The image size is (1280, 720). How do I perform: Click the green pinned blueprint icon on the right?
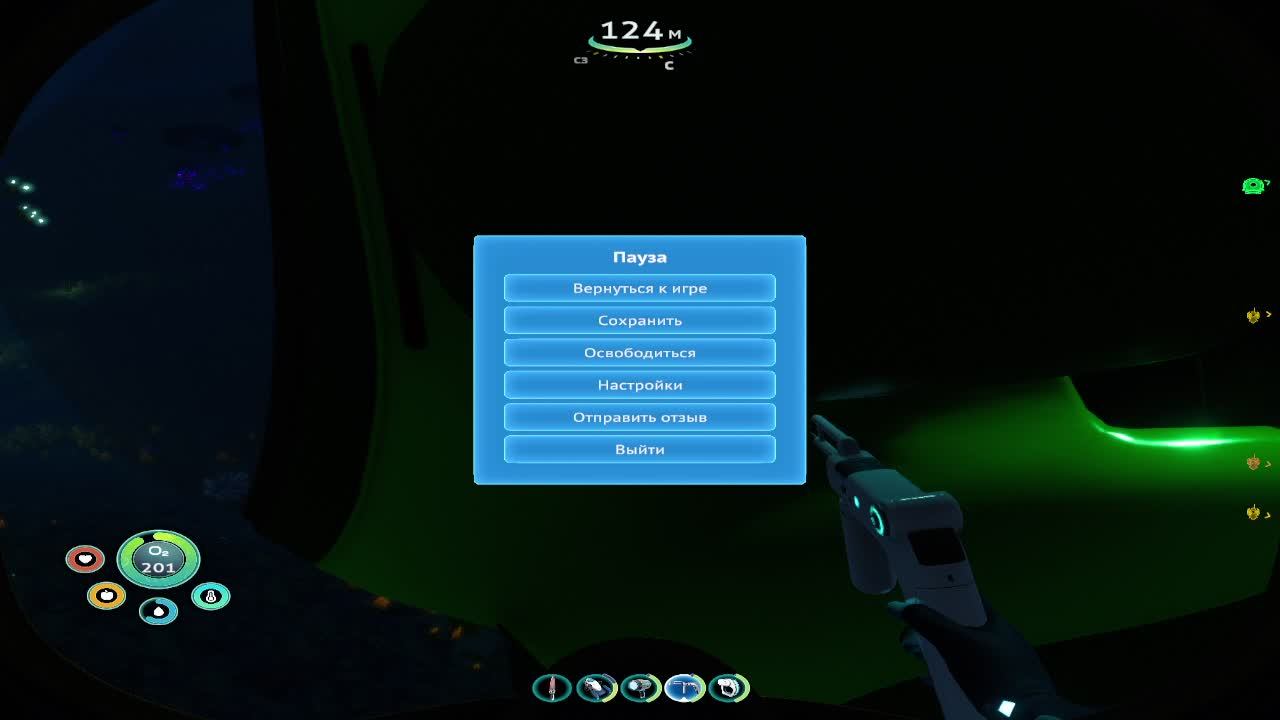pyautogui.click(x=1251, y=185)
